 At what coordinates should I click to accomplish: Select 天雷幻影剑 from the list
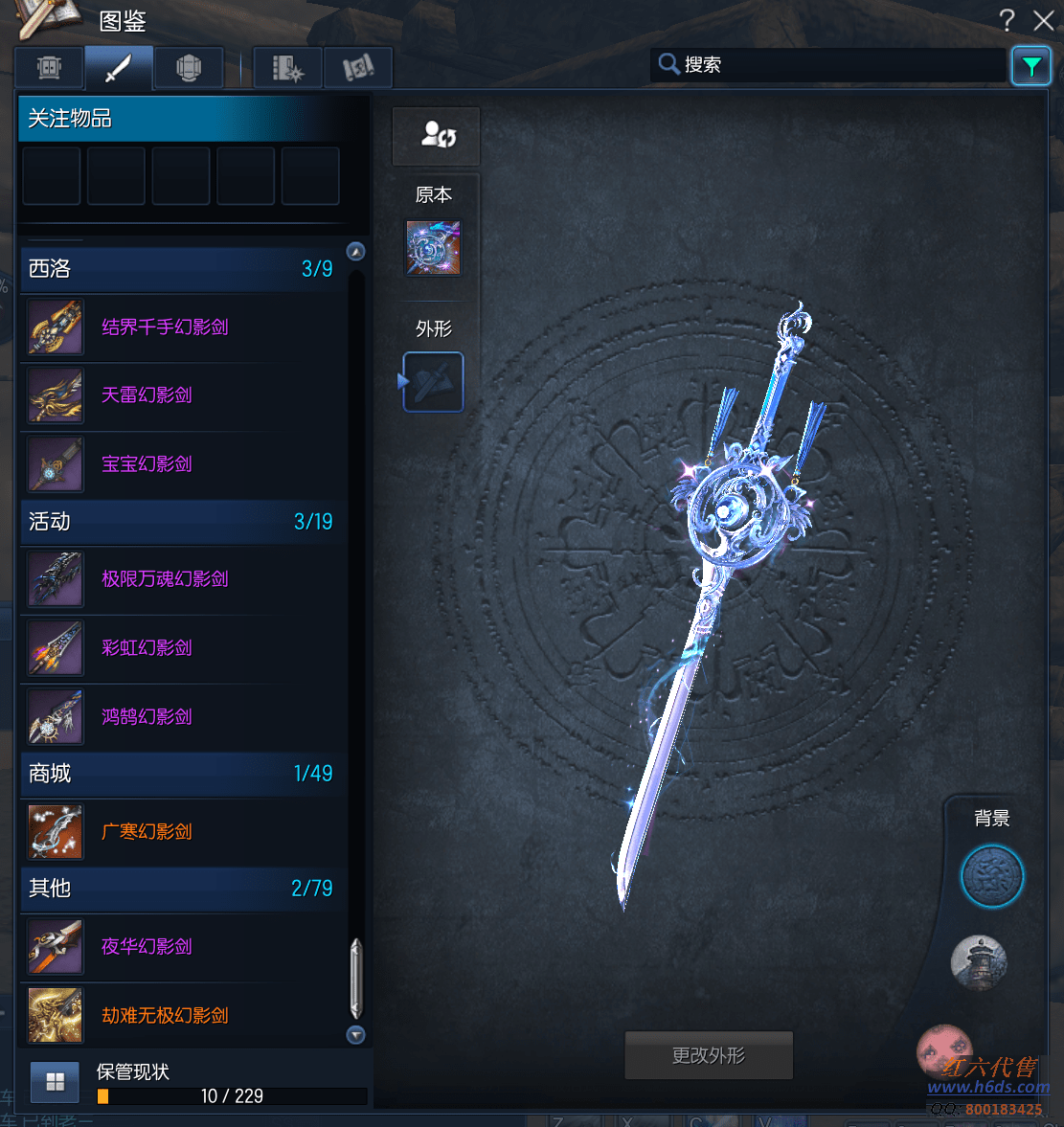(147, 395)
